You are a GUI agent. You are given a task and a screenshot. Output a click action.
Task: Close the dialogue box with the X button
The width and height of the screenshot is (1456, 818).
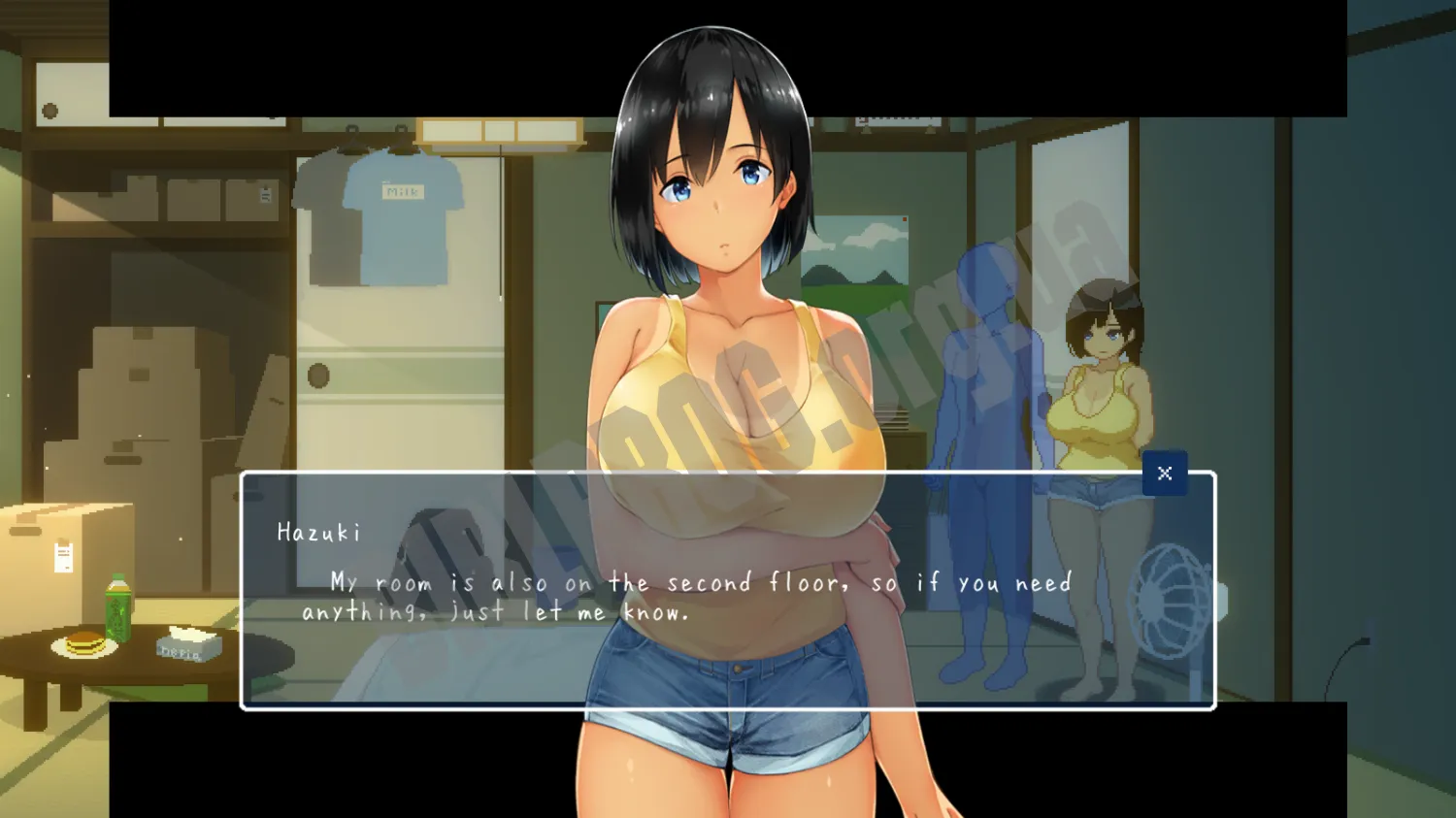coord(1165,474)
